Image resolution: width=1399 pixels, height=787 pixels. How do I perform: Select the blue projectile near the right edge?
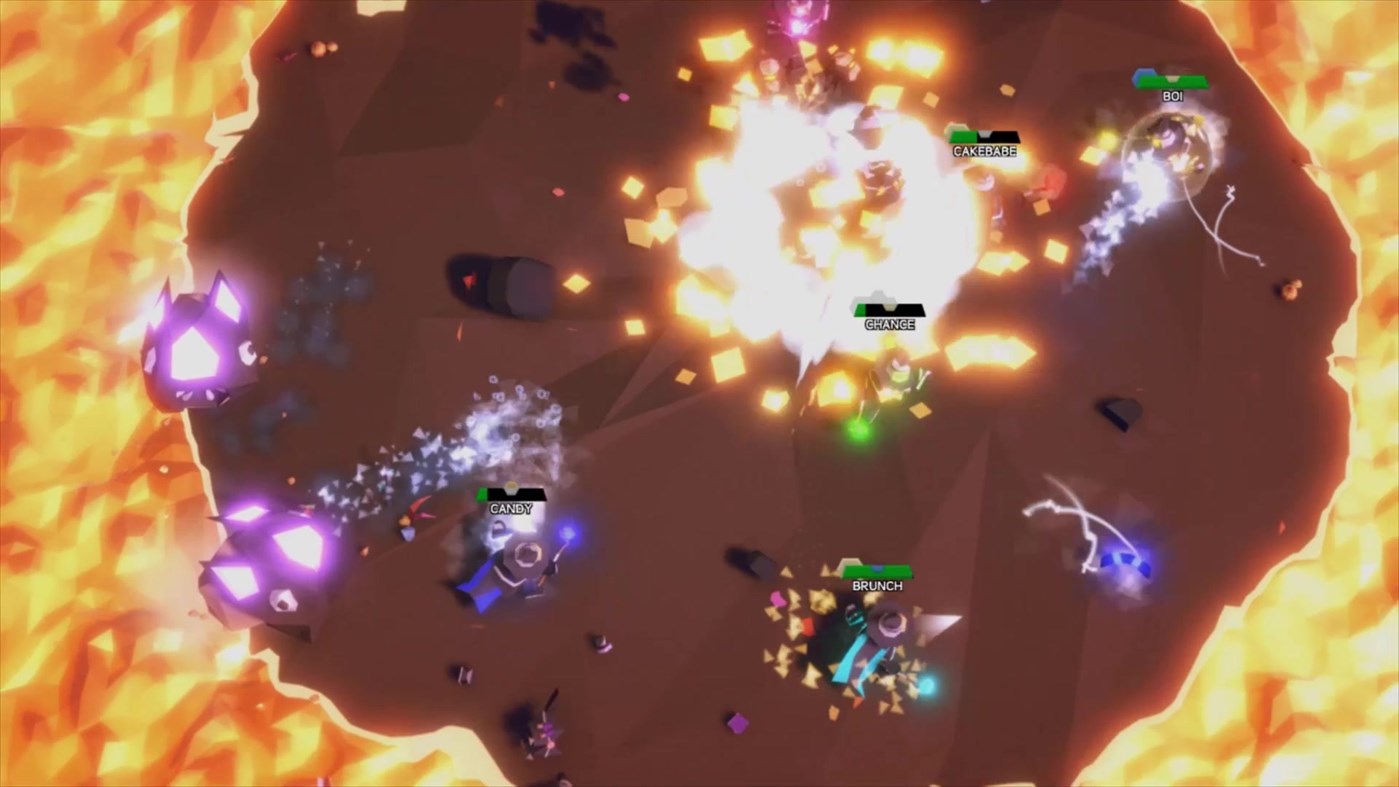click(1124, 562)
